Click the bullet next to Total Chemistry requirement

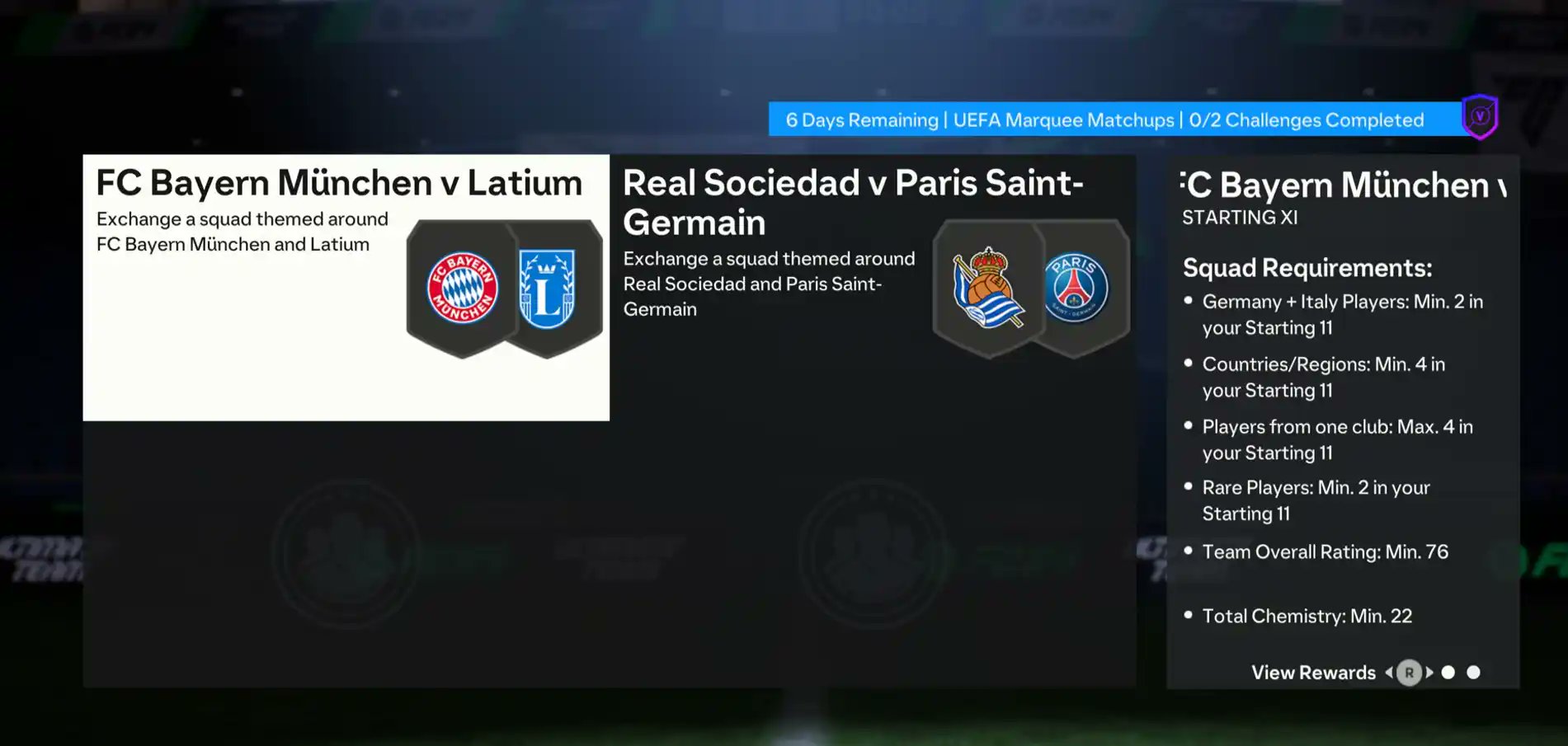point(1188,614)
